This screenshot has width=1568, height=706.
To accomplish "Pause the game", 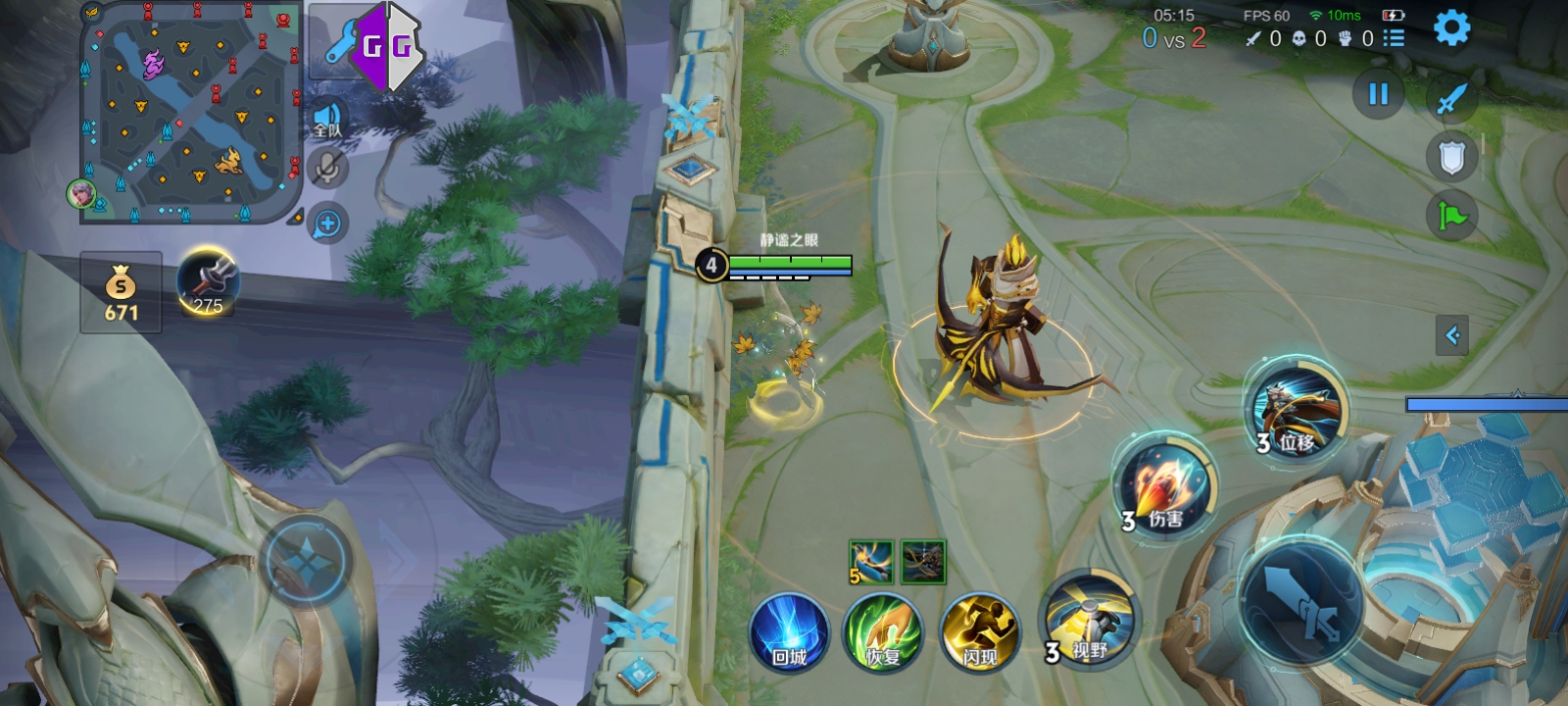I will [1378, 94].
